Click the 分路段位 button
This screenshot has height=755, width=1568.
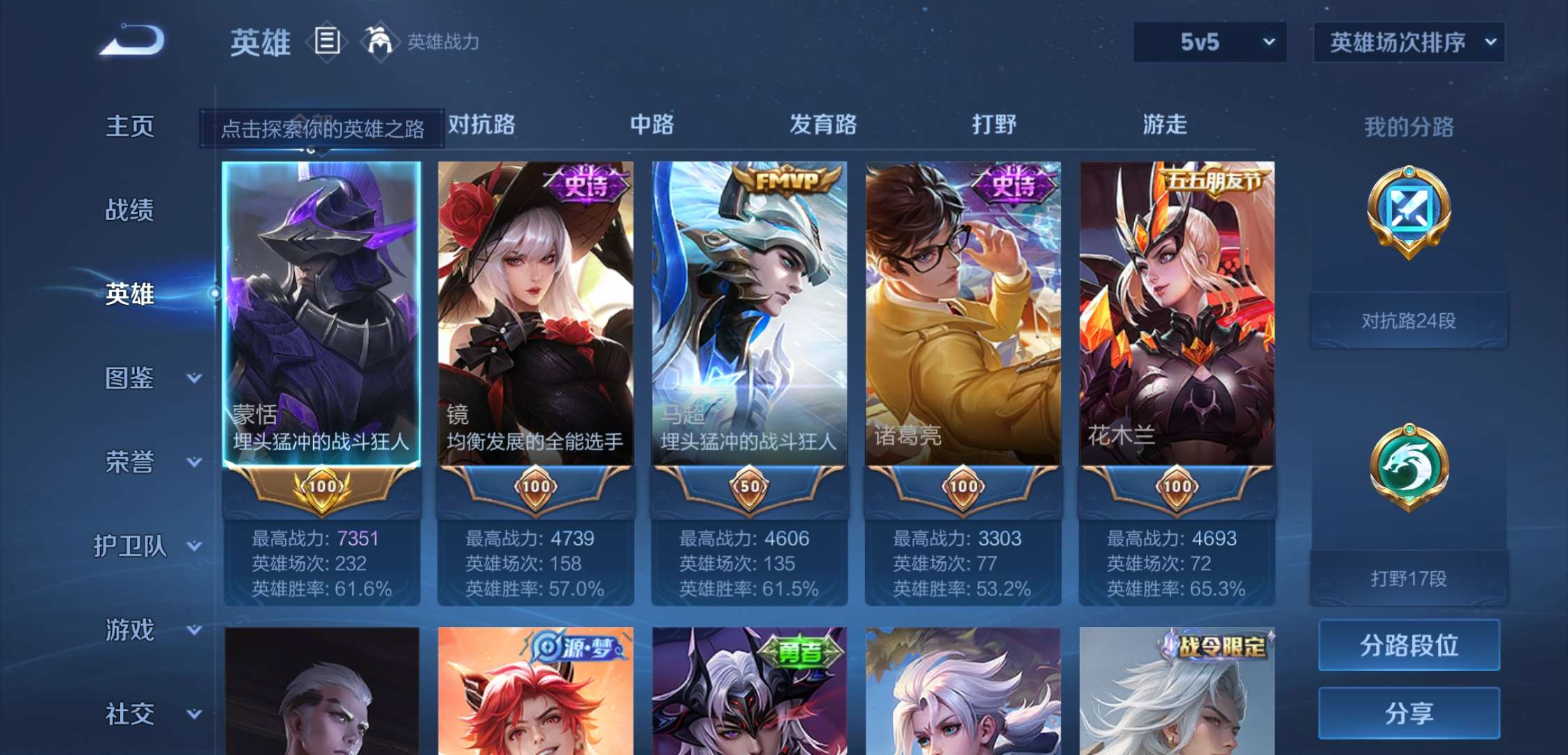click(1409, 645)
